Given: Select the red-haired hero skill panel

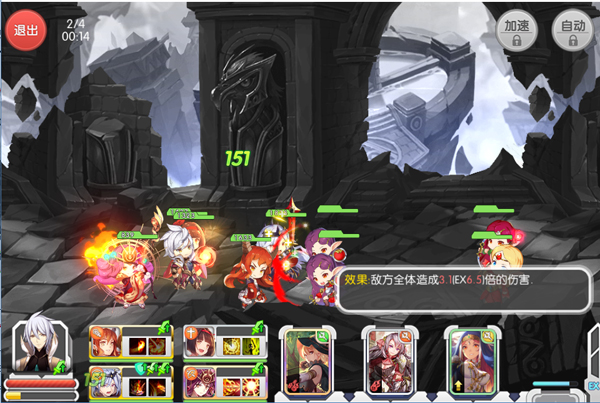Looking at the screenshot, I should click(x=223, y=383).
